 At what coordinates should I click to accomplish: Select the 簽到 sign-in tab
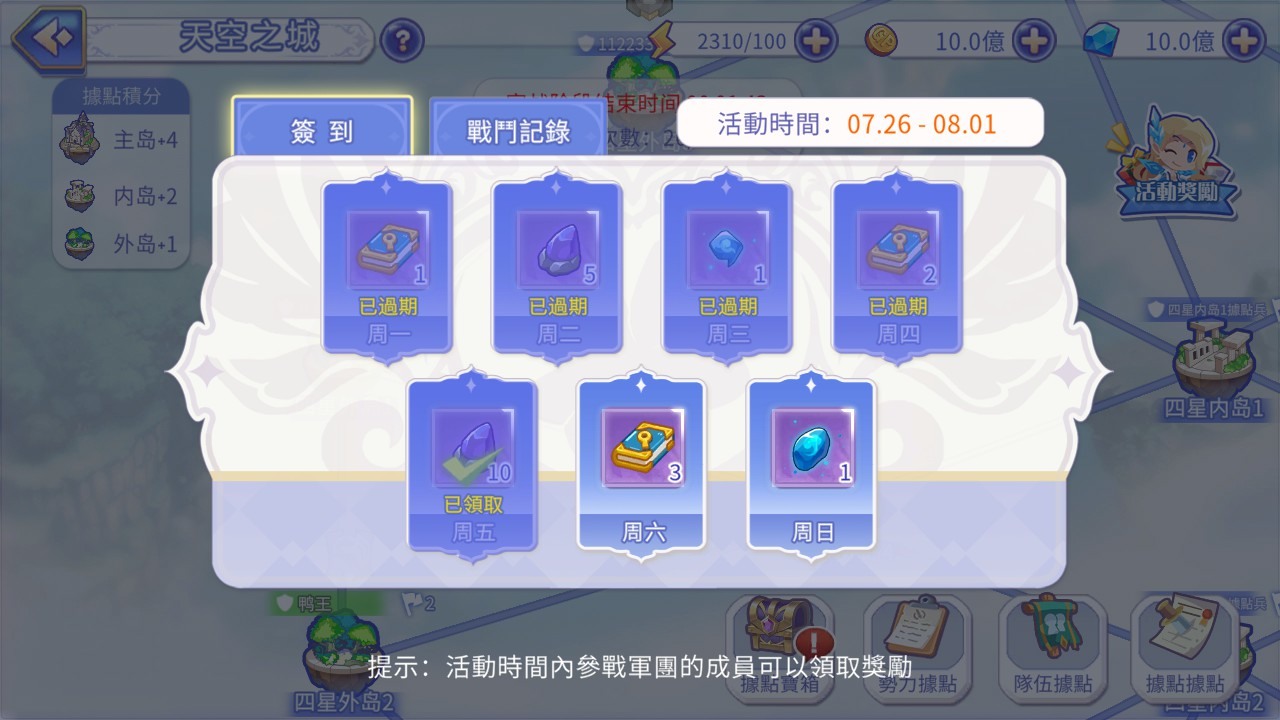(320, 128)
